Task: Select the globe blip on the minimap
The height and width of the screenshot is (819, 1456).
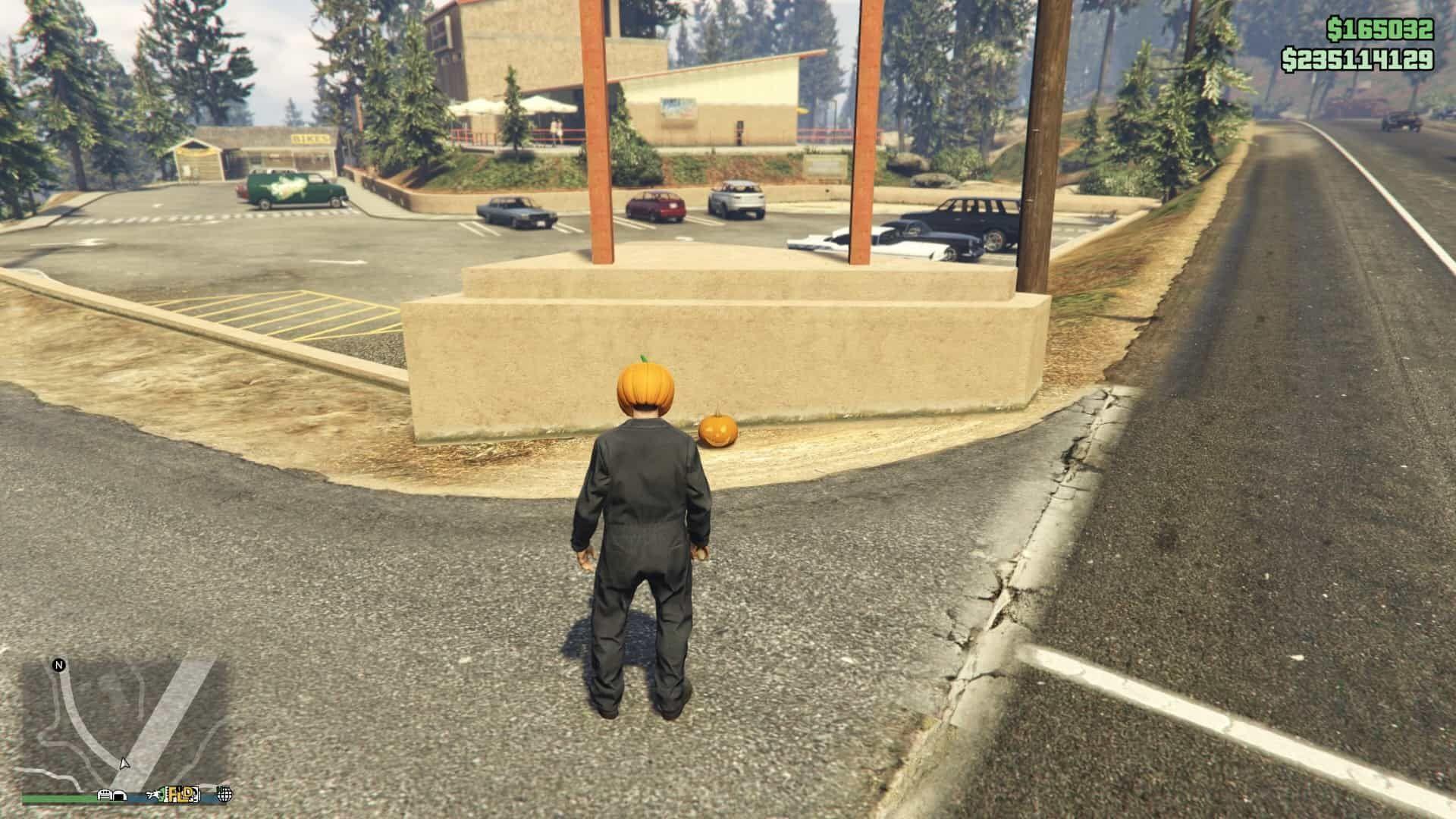Action: pos(224,795)
